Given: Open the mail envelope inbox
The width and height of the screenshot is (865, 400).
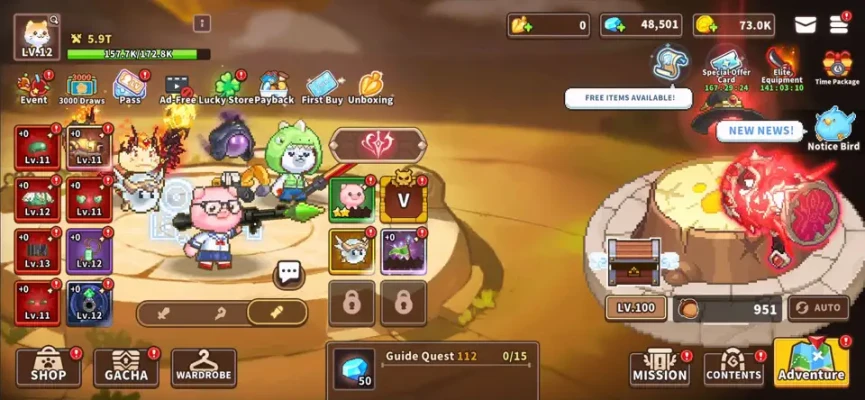Looking at the screenshot, I should (805, 25).
